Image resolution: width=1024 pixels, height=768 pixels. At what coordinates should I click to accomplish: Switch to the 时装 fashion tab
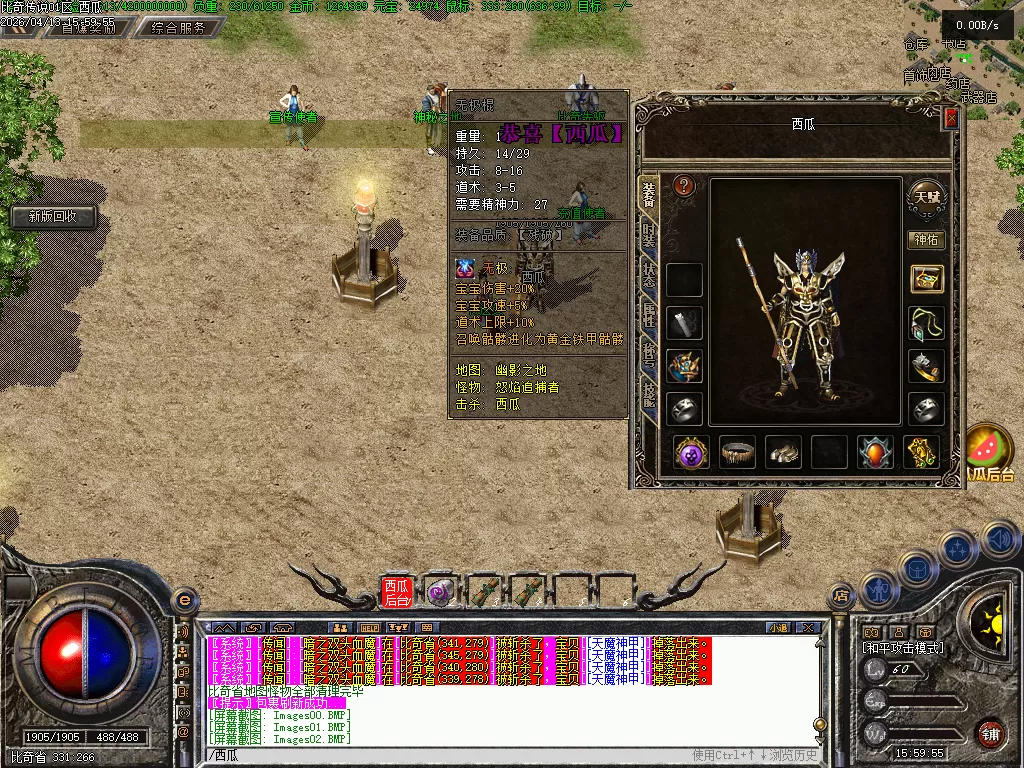tap(648, 235)
